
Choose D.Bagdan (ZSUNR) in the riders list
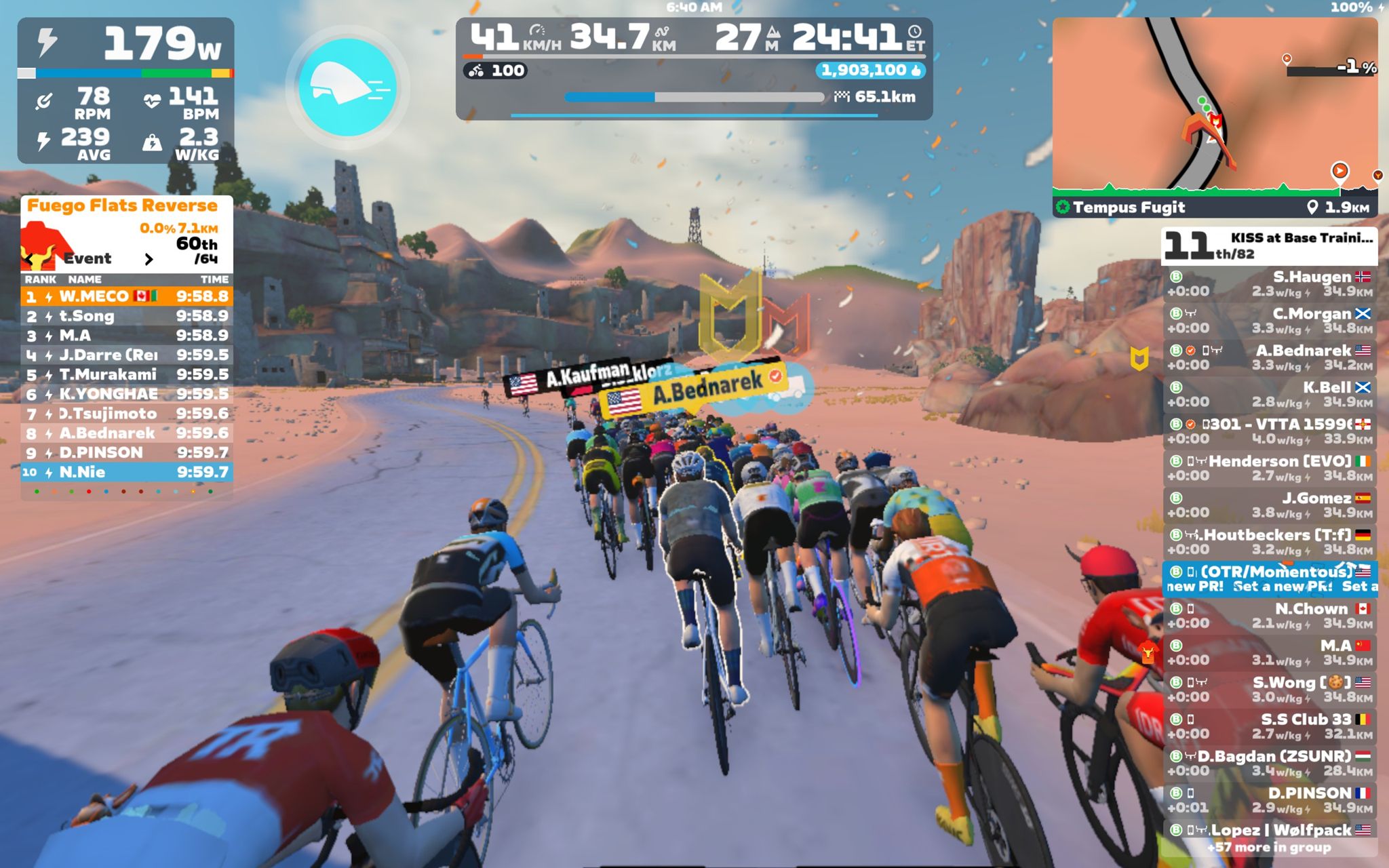(x=1270, y=763)
